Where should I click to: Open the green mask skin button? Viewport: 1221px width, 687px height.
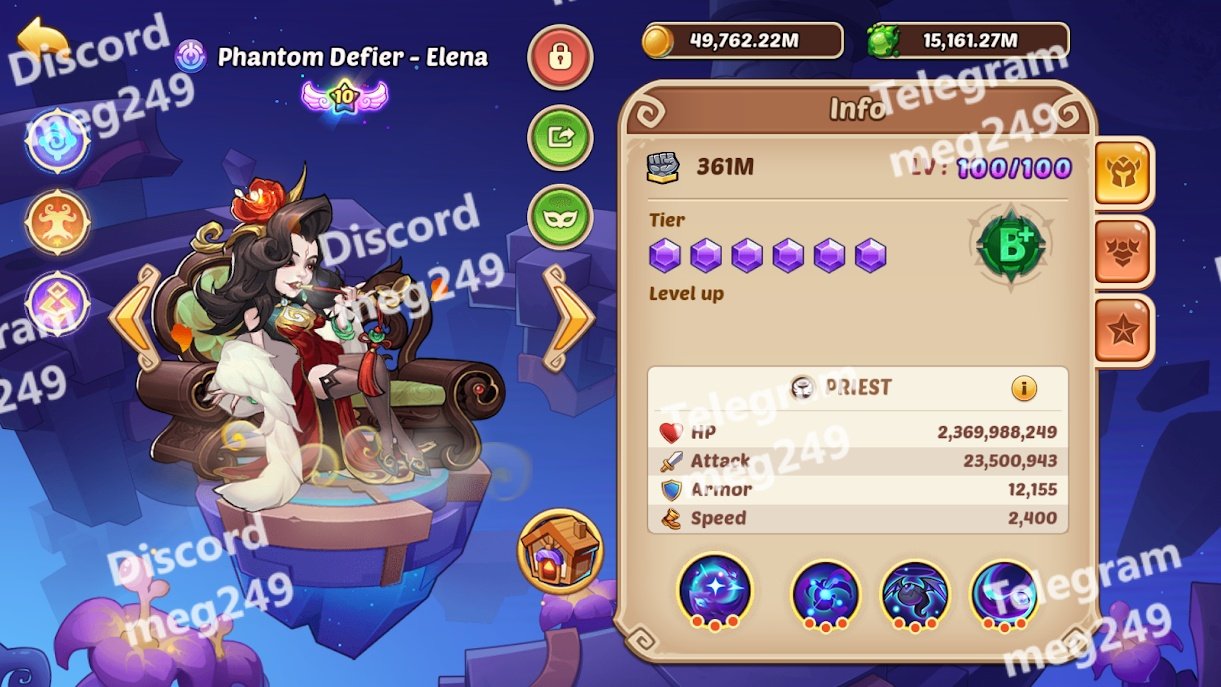[560, 216]
